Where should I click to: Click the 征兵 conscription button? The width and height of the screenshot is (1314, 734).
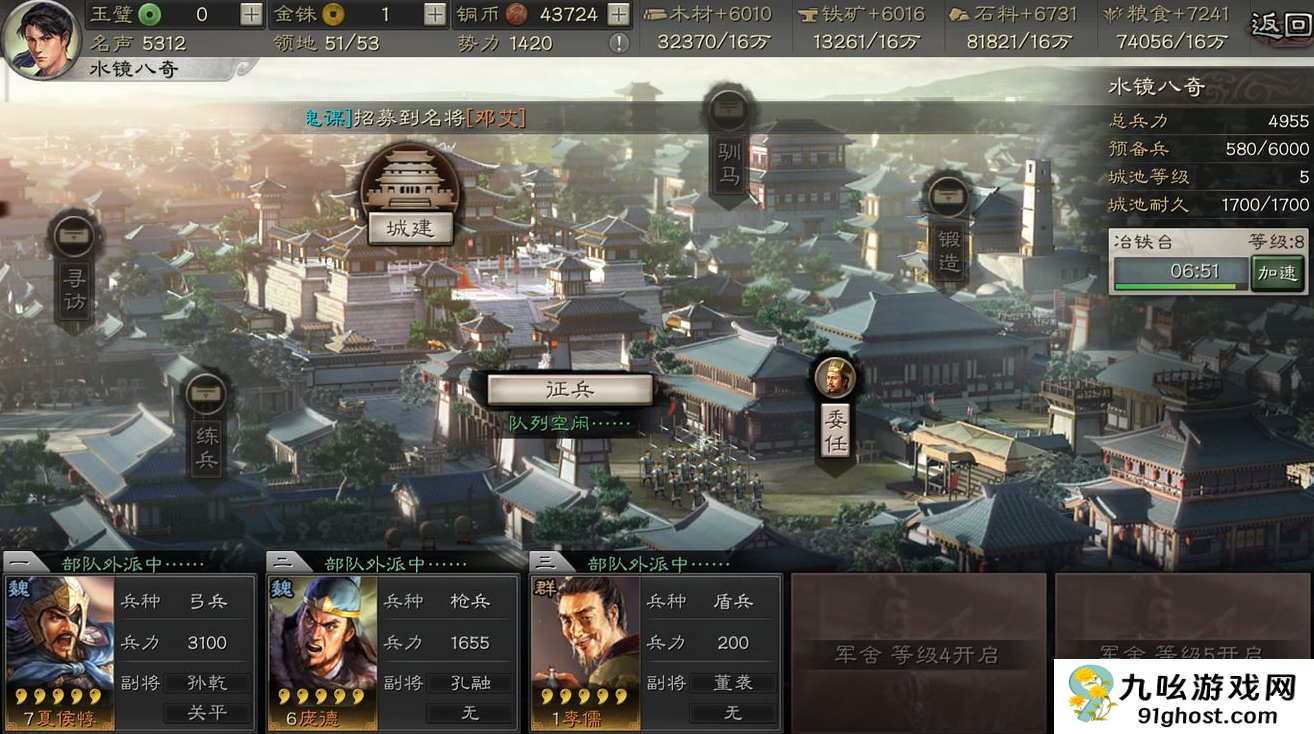click(570, 390)
